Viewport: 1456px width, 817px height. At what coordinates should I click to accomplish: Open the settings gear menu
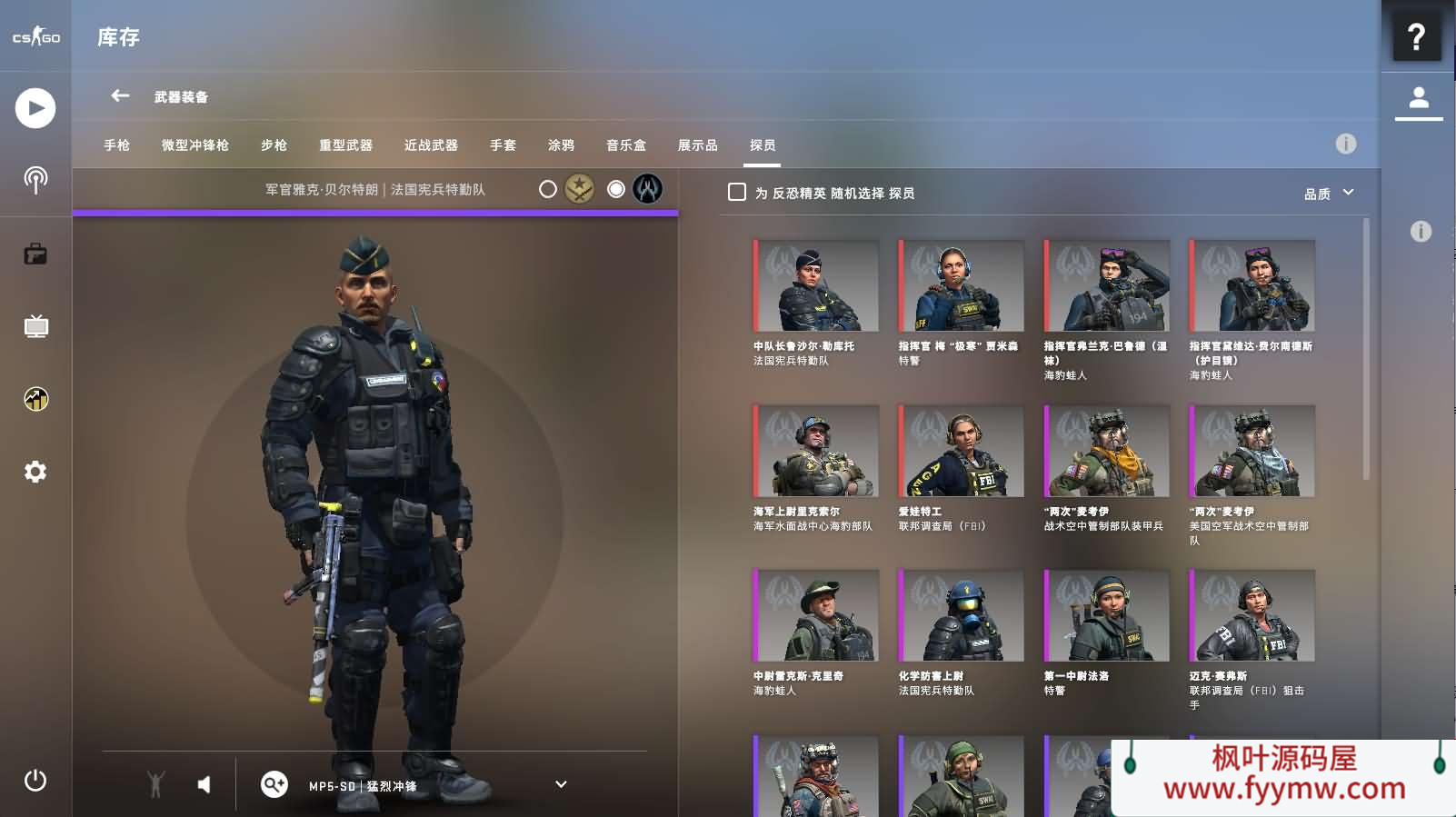coord(35,472)
